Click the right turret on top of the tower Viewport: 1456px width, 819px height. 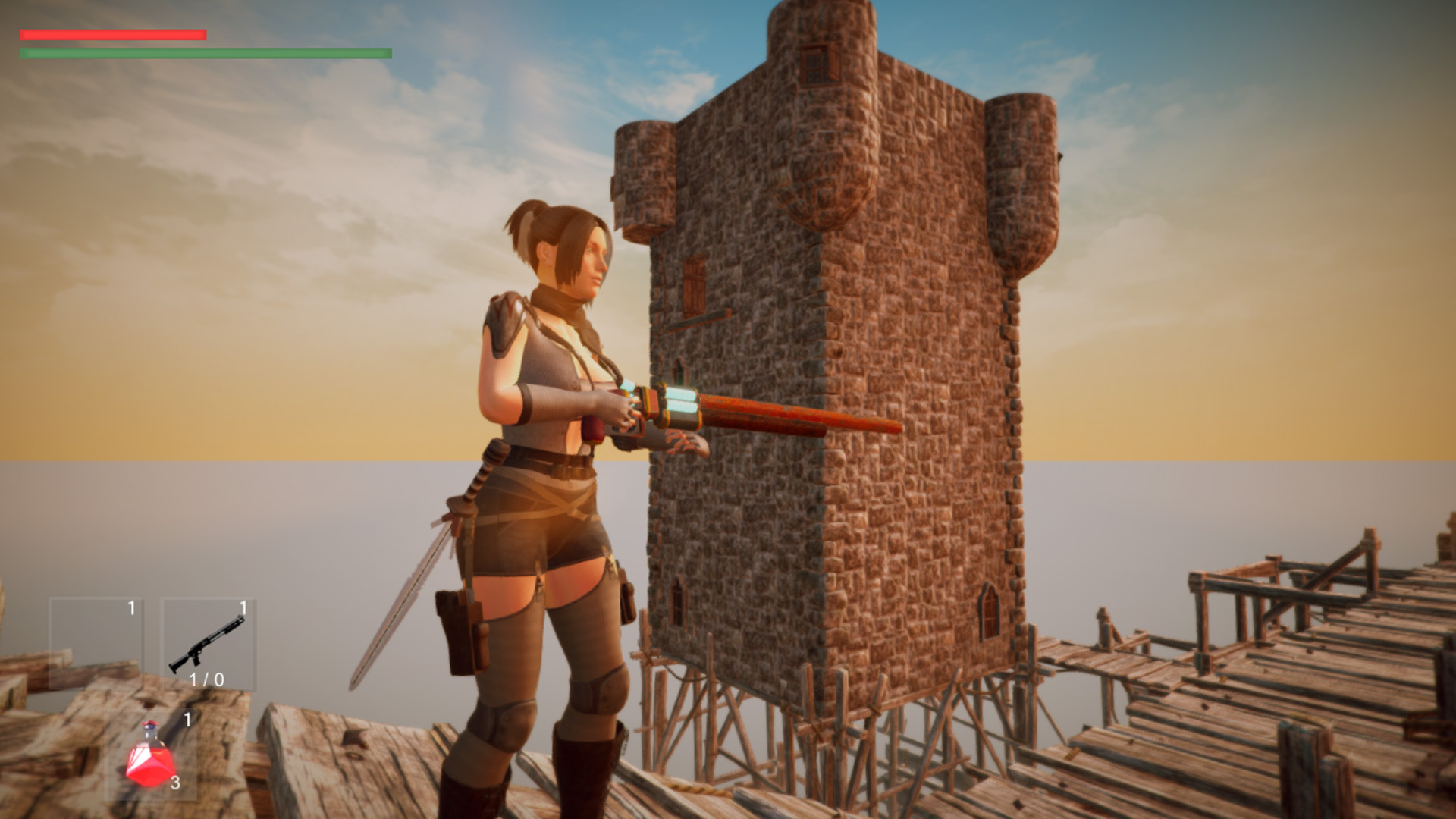pos(1020,174)
